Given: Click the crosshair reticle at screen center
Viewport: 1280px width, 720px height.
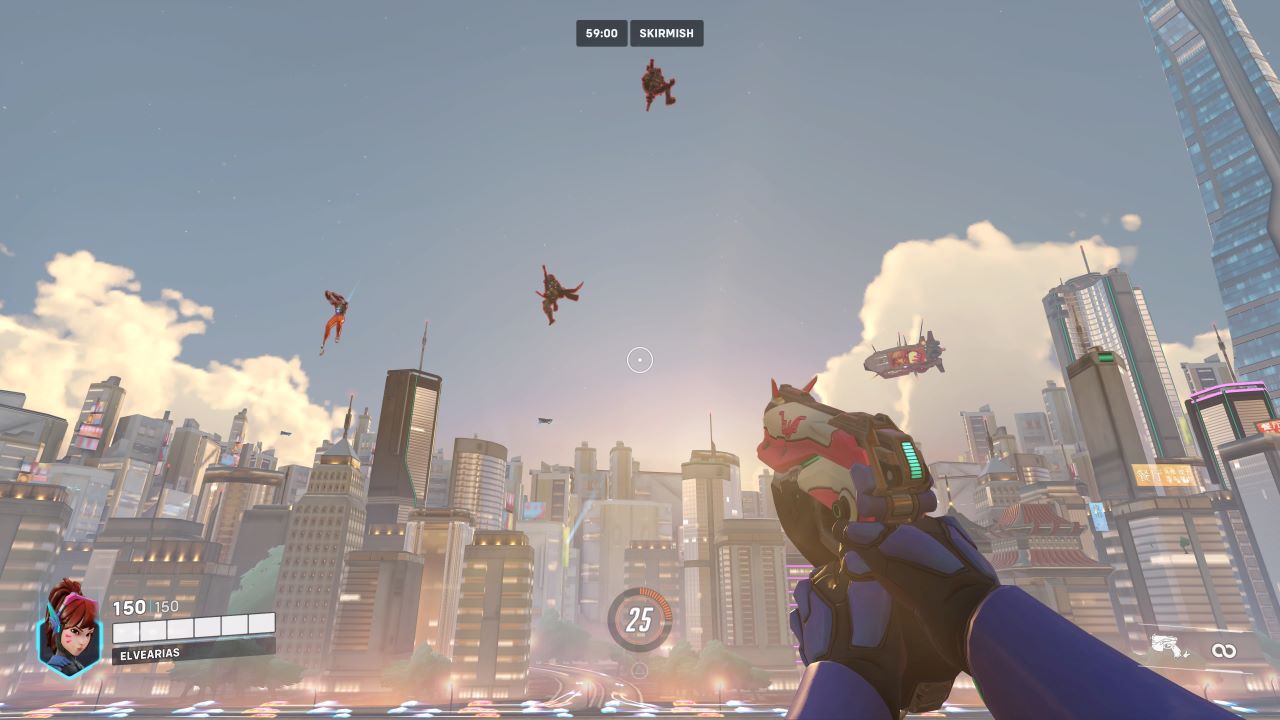Looking at the screenshot, I should 640,358.
